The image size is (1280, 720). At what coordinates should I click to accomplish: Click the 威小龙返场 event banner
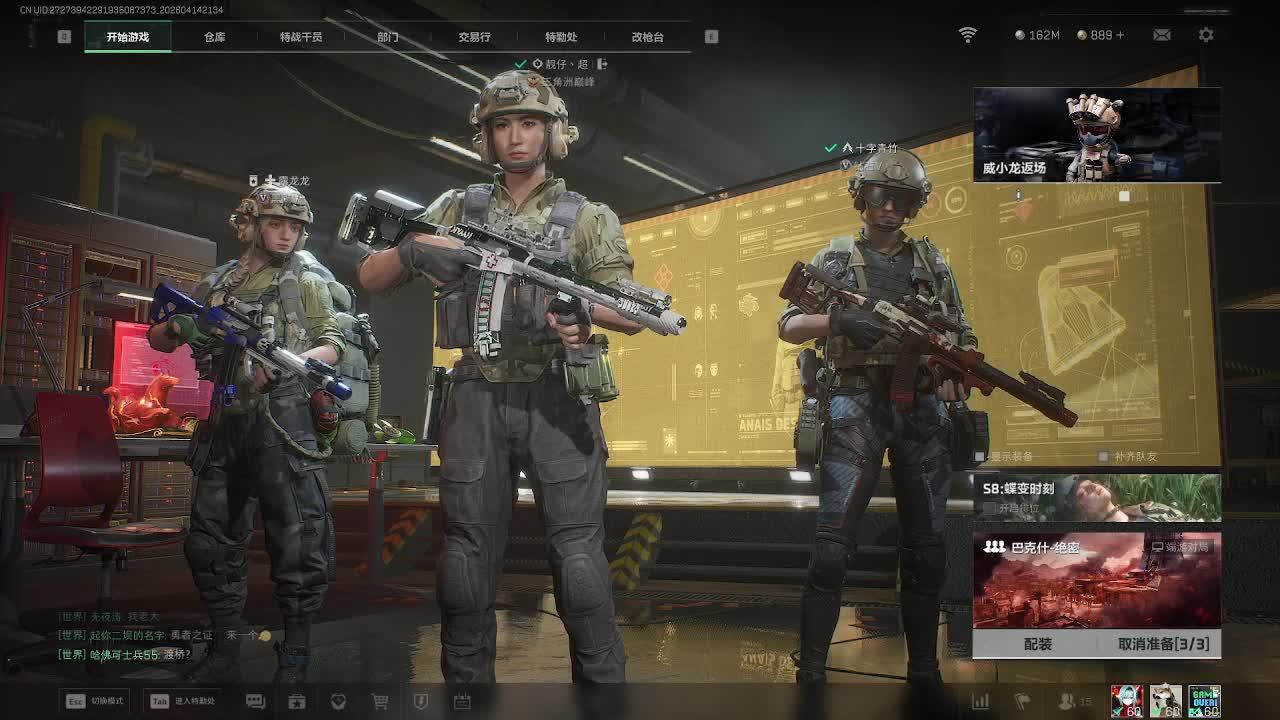pyautogui.click(x=1097, y=135)
